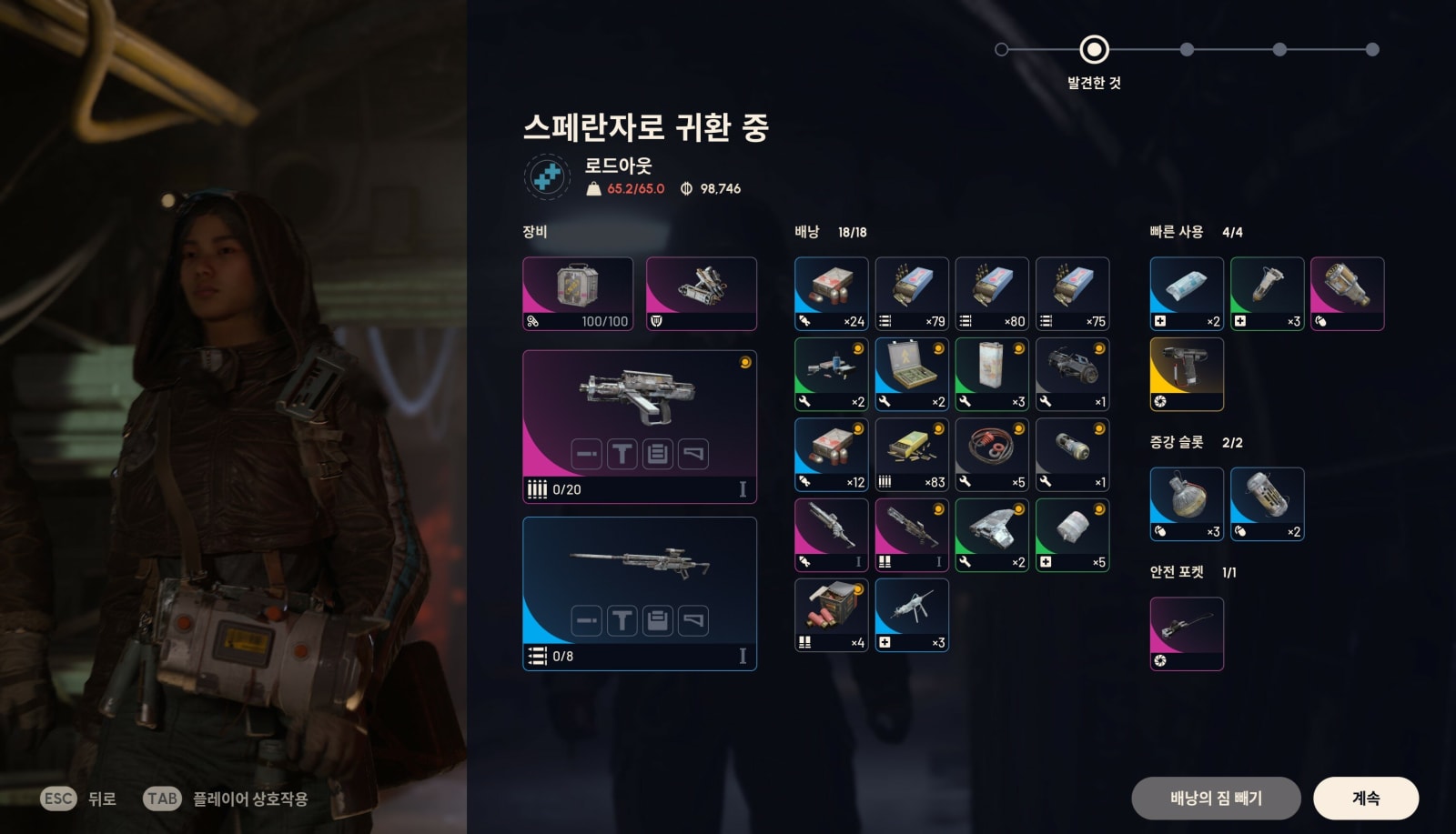Screen dimensions: 1456x834
Task: Choose the augment slot item stack ×2
Action: (x=1267, y=504)
